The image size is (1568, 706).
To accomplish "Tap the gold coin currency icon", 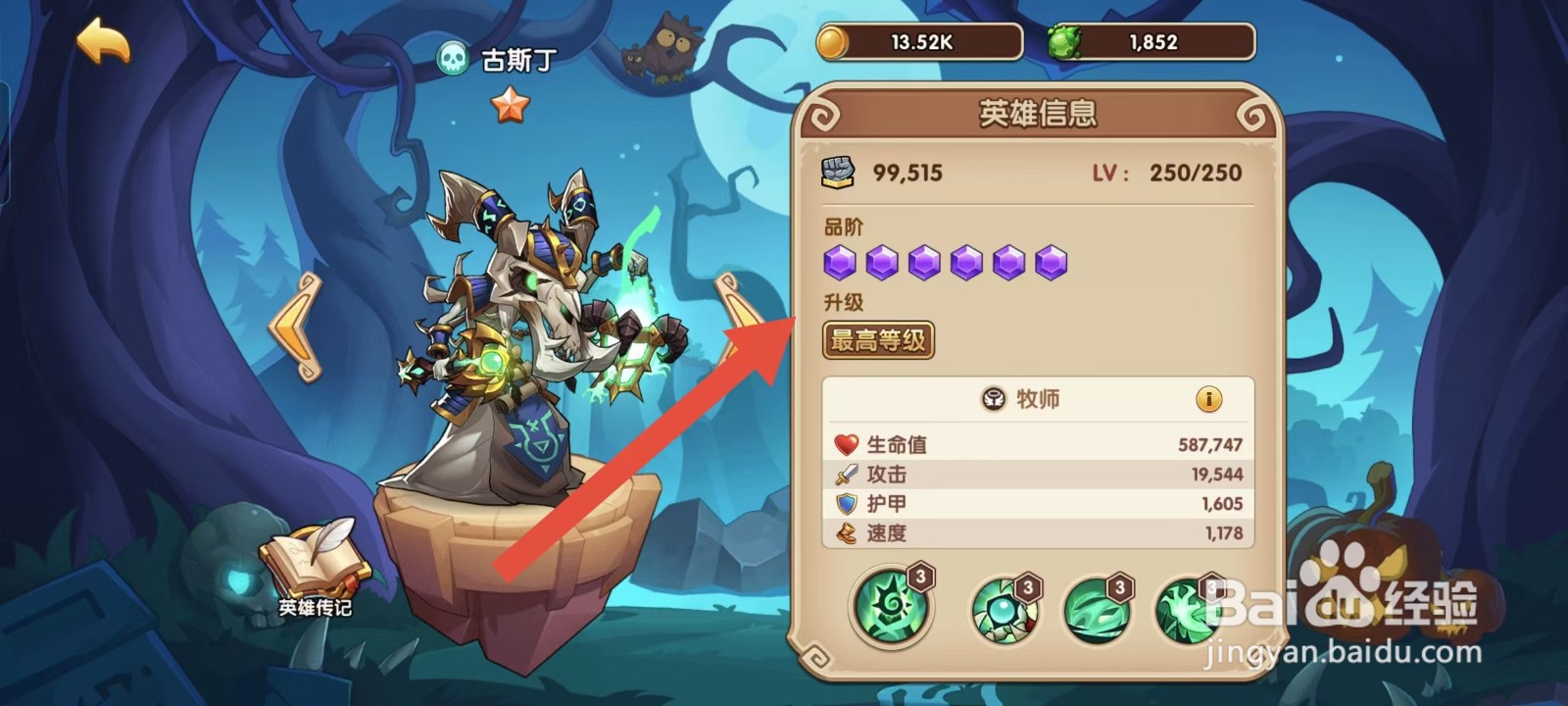I will pyautogui.click(x=834, y=41).
